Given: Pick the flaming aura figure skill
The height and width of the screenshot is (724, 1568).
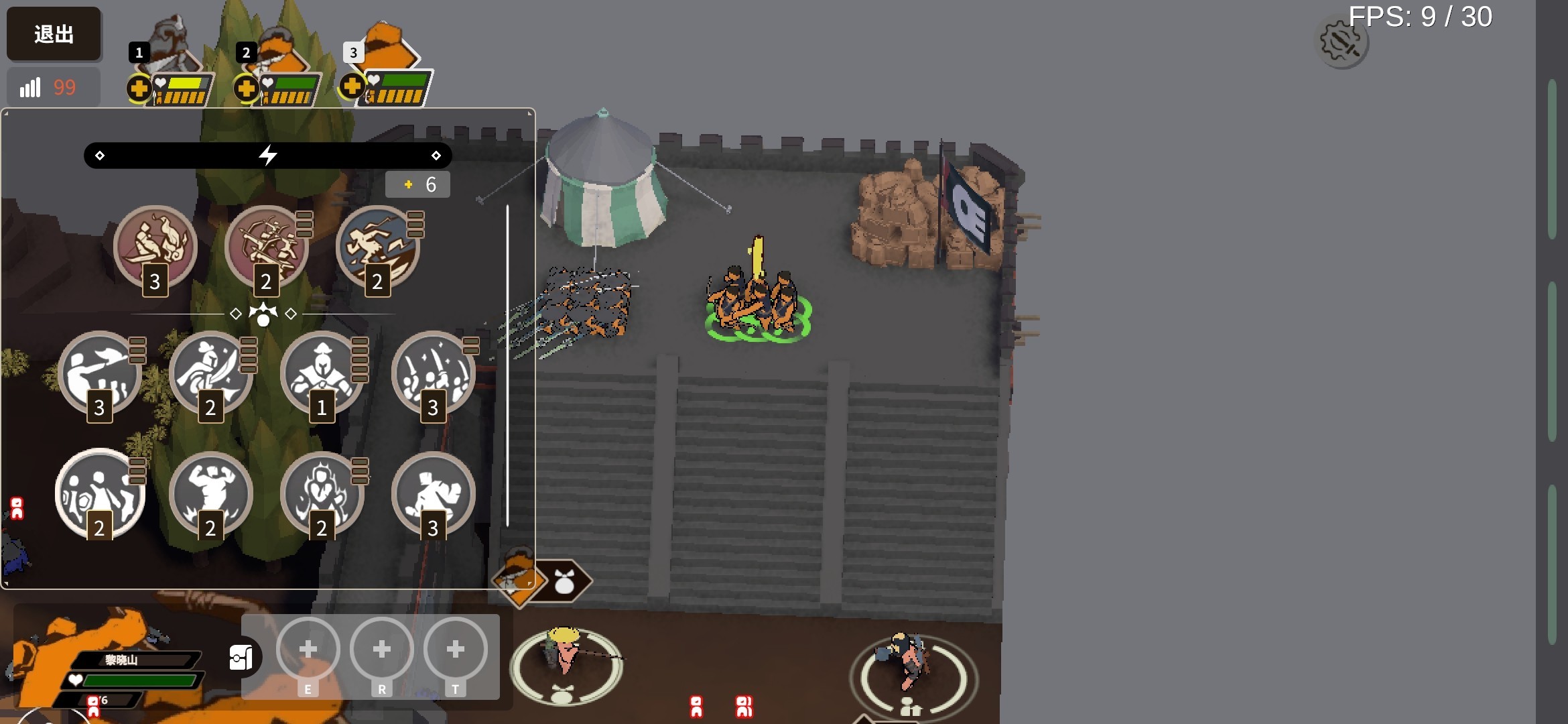Looking at the screenshot, I should tap(322, 493).
